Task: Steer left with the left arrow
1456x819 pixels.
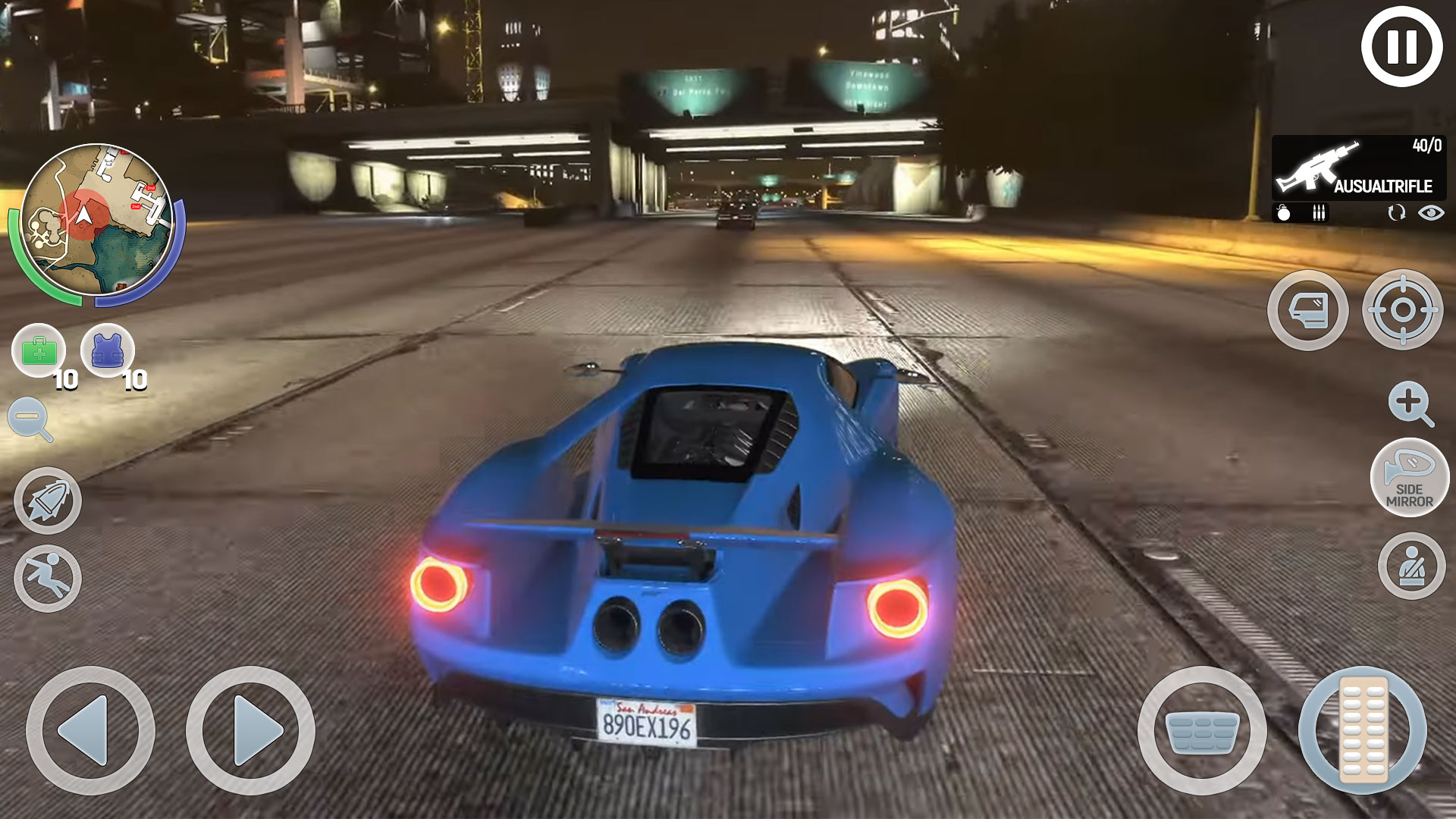Action: (90, 730)
